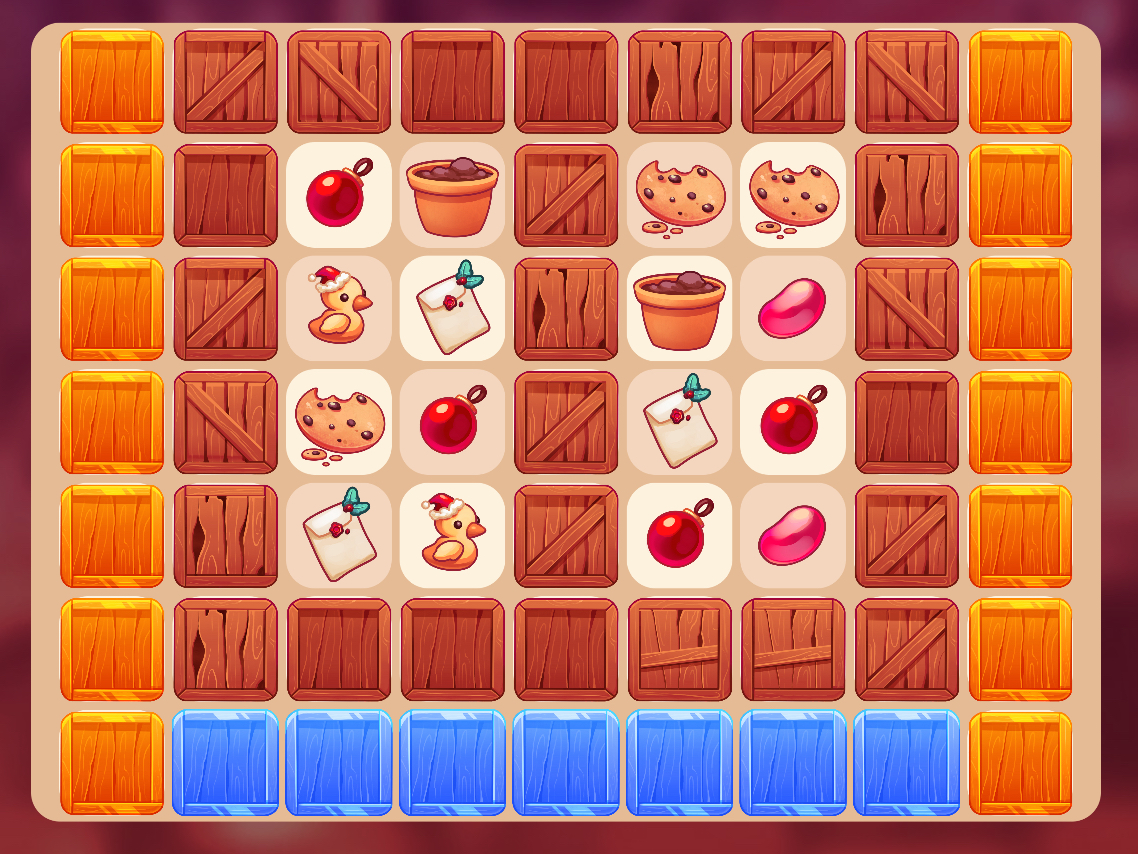The width and height of the screenshot is (1138, 854).
Task: Select the Santa-hat duck above the cookie
Action: [x=339, y=309]
